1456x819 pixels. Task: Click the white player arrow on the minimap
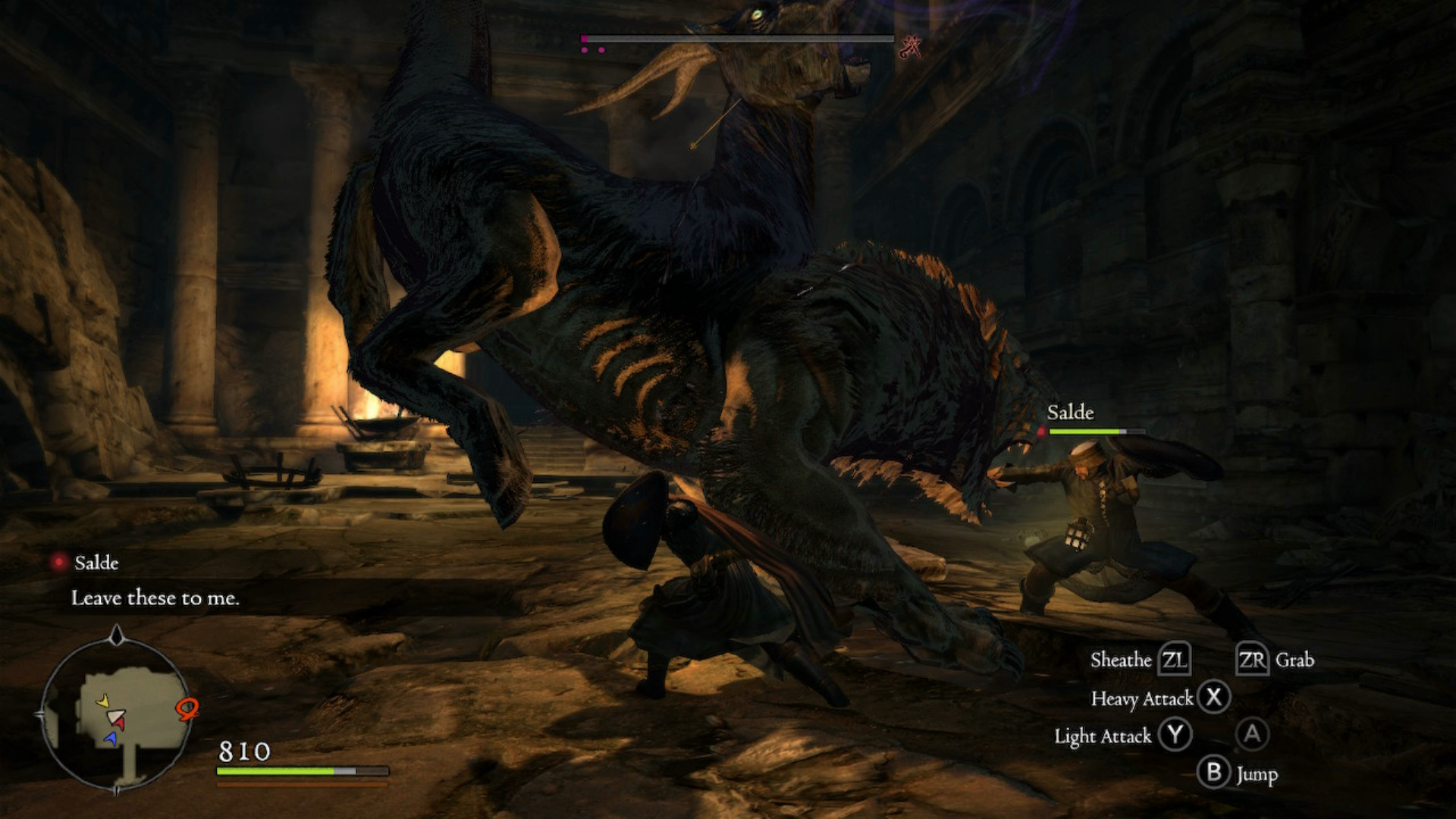115,717
